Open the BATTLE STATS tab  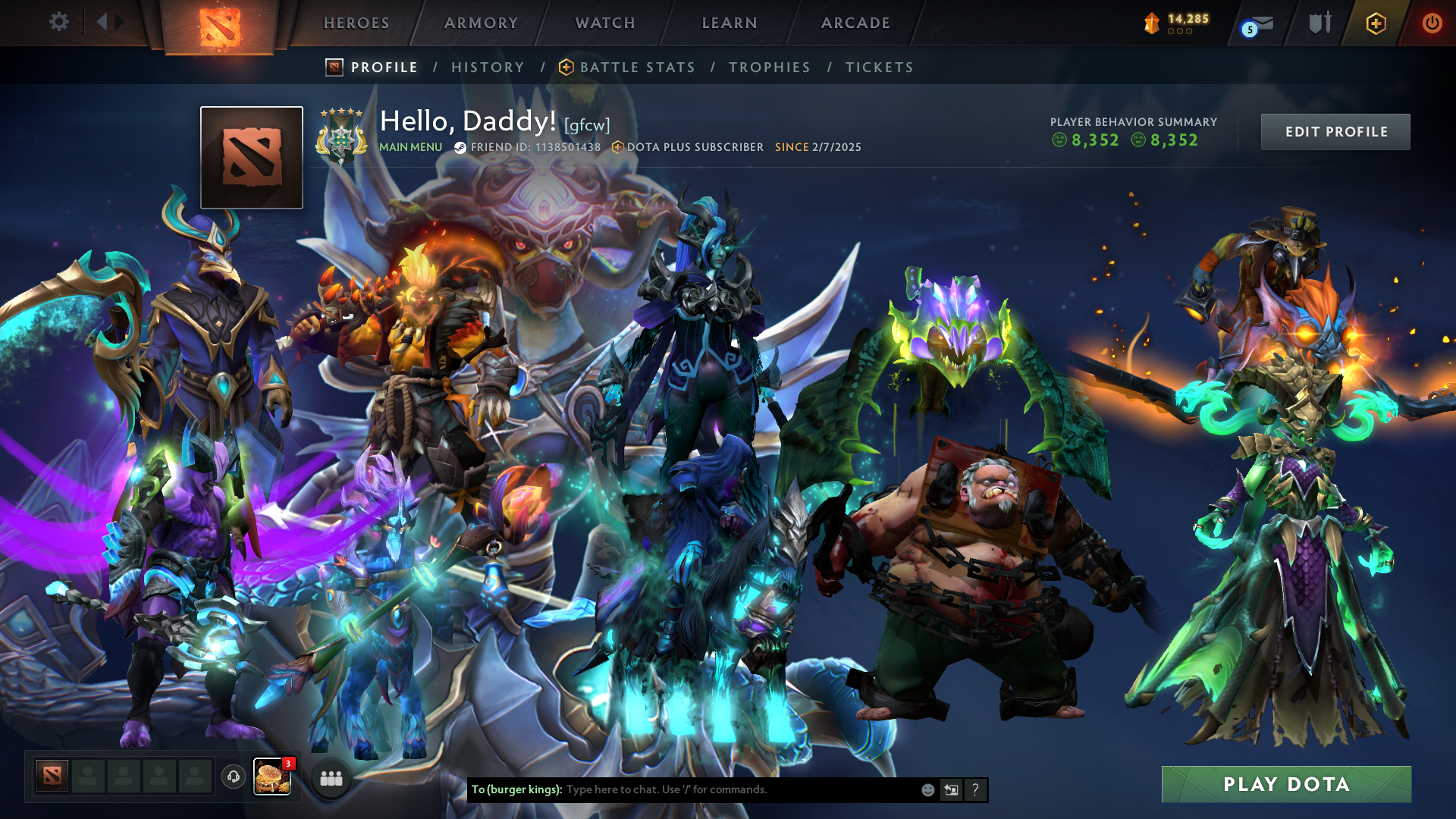pos(637,67)
